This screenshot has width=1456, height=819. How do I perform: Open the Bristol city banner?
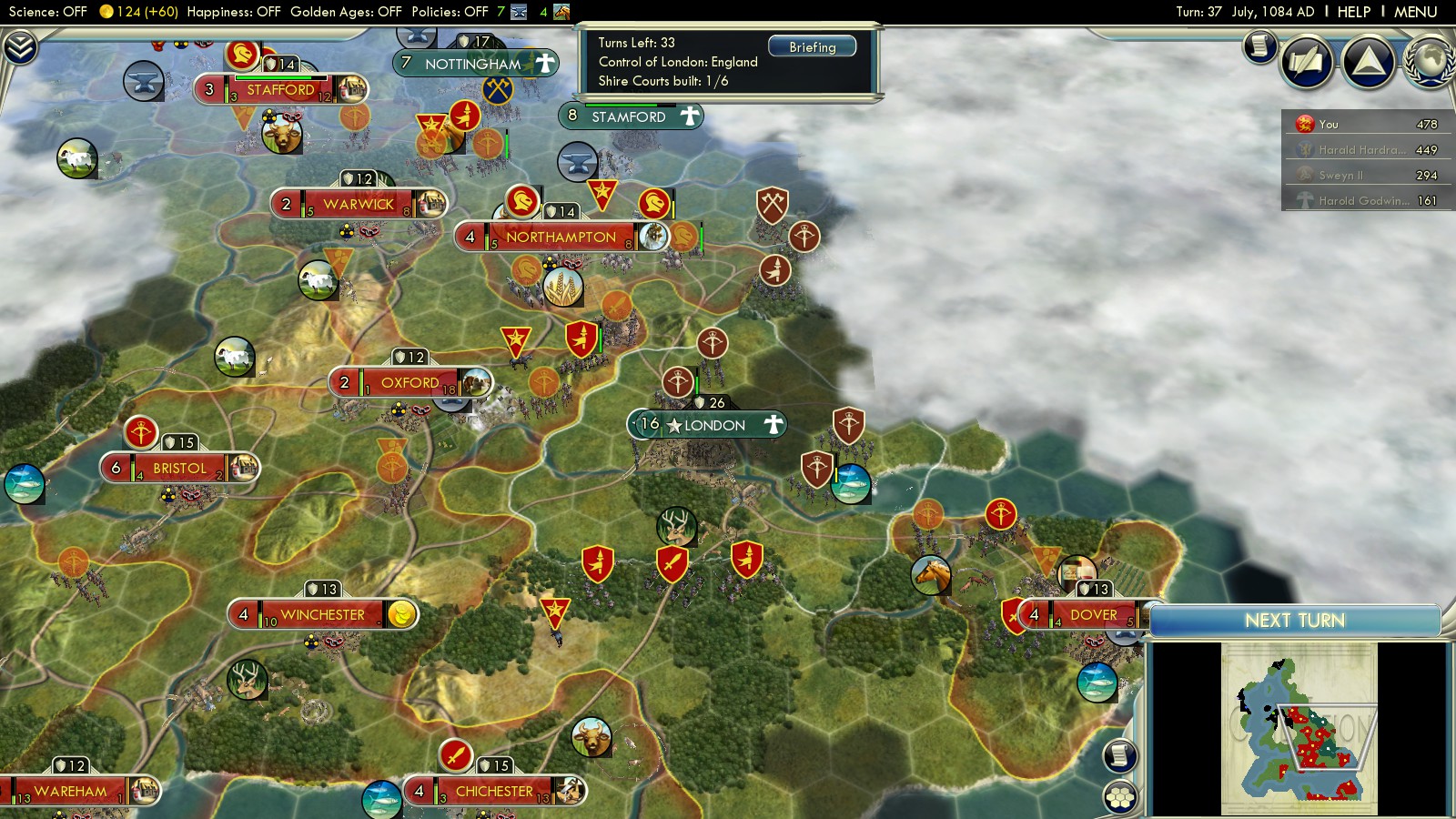179,469
